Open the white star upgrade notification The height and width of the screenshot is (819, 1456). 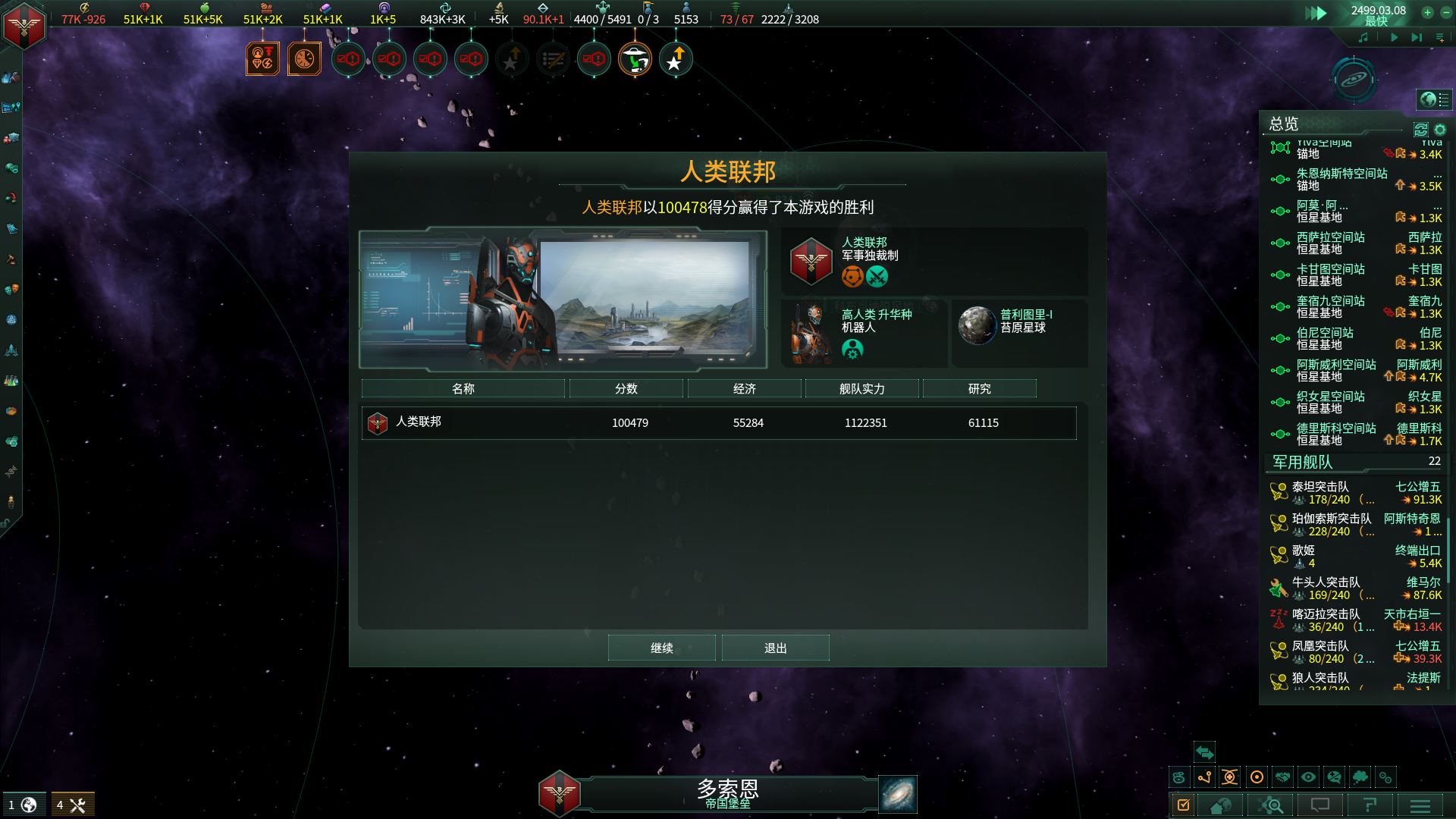675,59
